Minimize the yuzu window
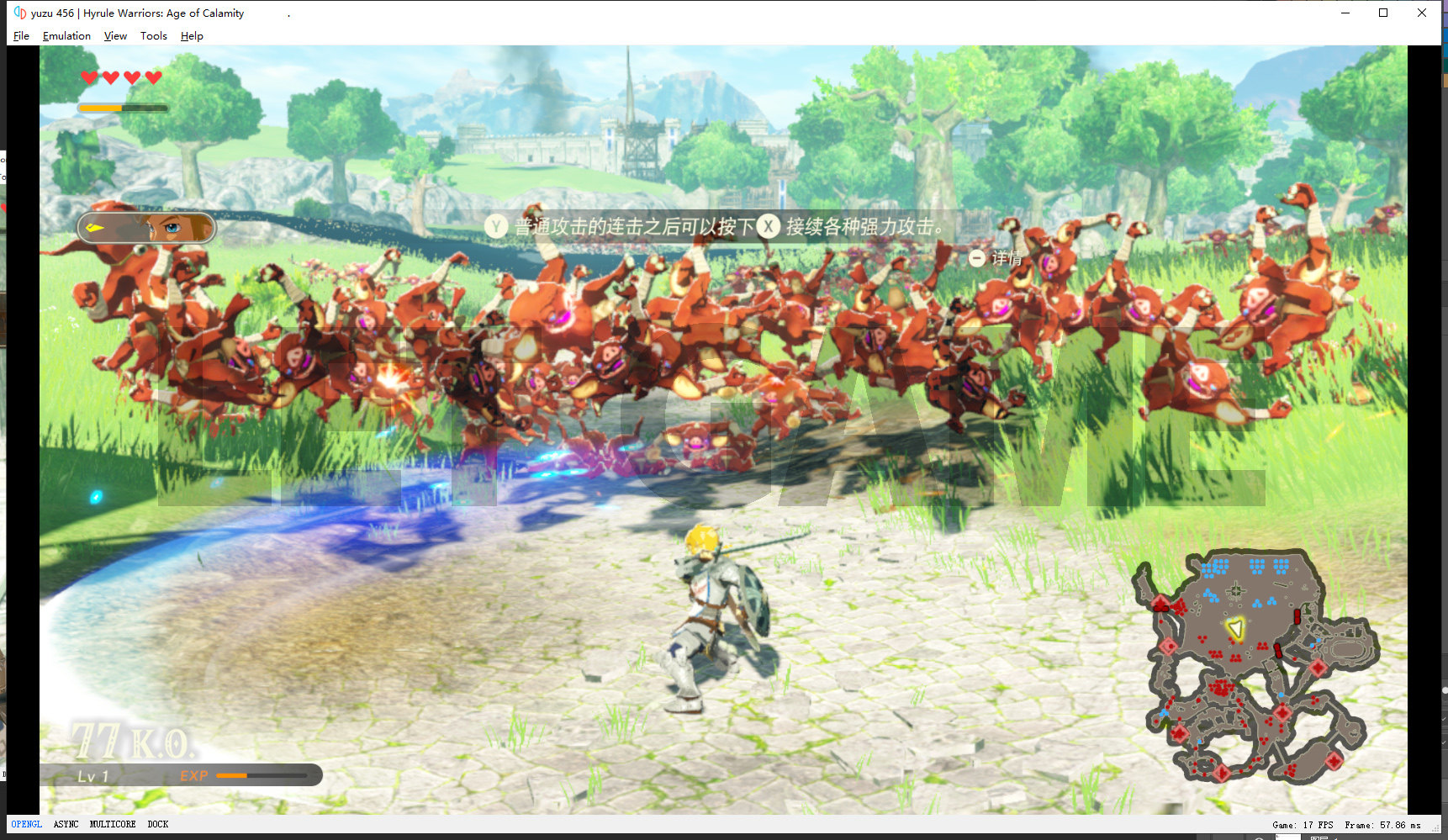Screen dimensions: 1448x840 pyautogui.click(x=1345, y=13)
